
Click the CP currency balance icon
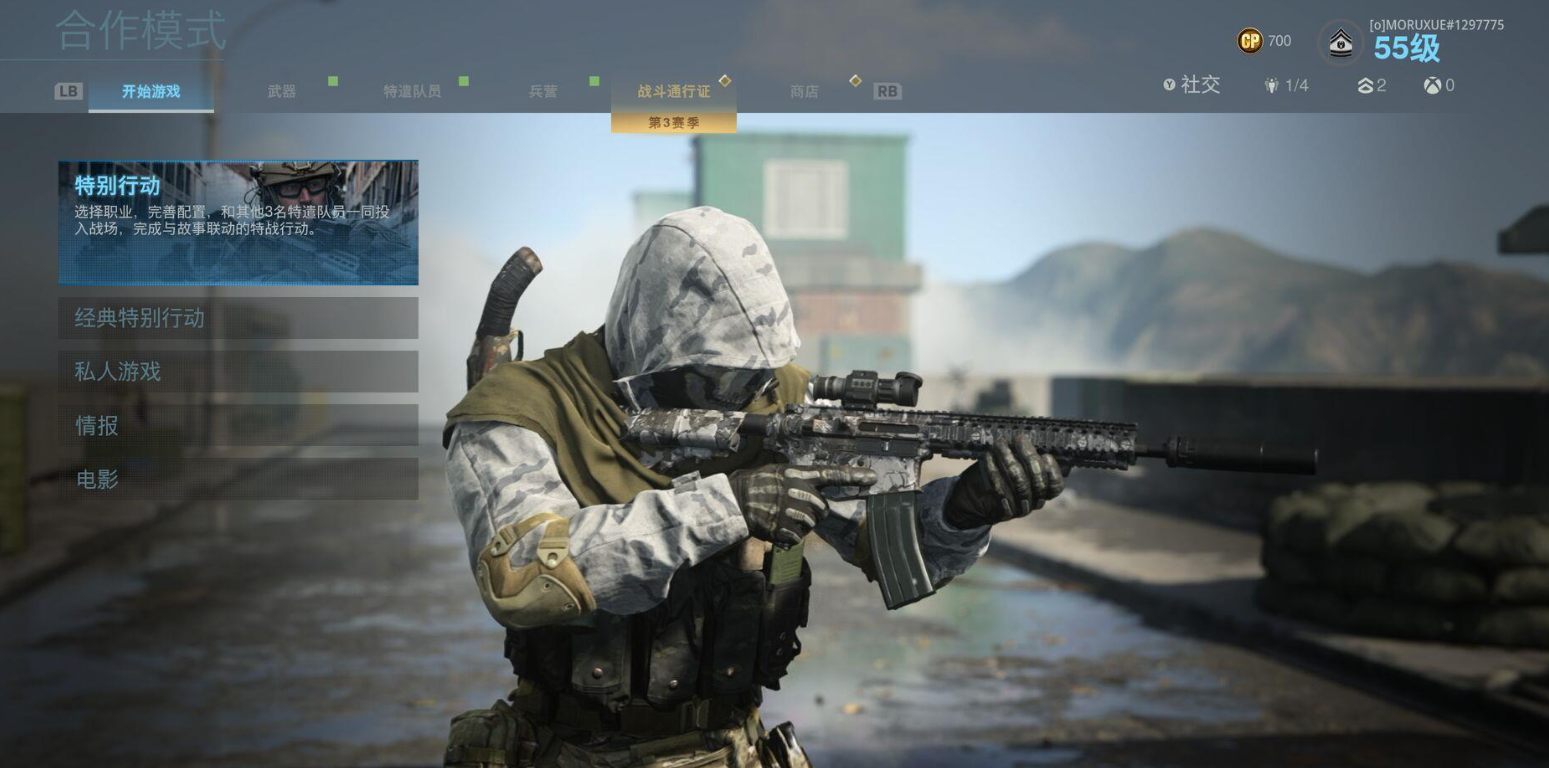tap(1250, 41)
